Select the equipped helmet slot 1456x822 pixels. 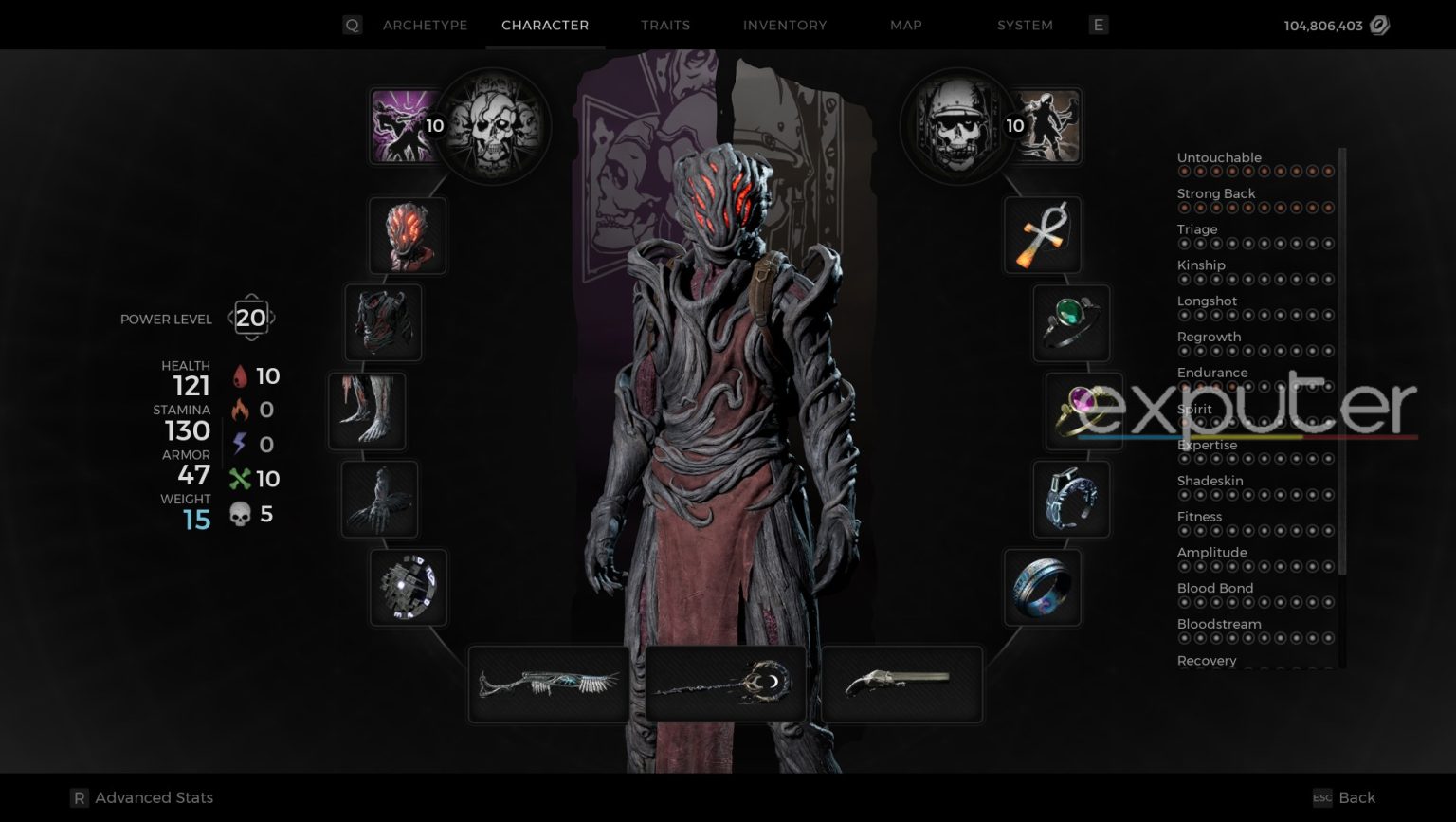tap(408, 235)
